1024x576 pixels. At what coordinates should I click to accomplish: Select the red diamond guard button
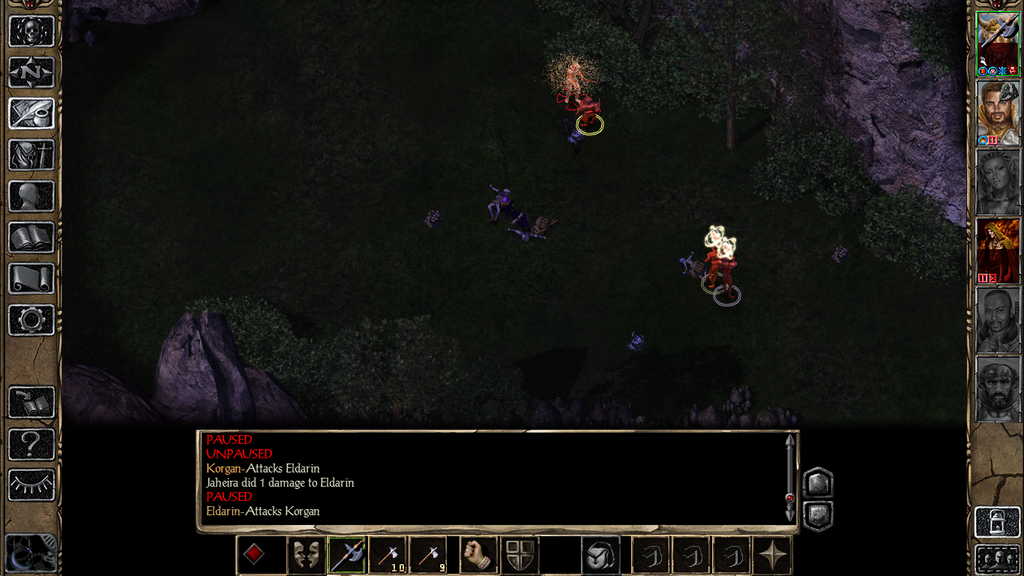click(x=254, y=555)
